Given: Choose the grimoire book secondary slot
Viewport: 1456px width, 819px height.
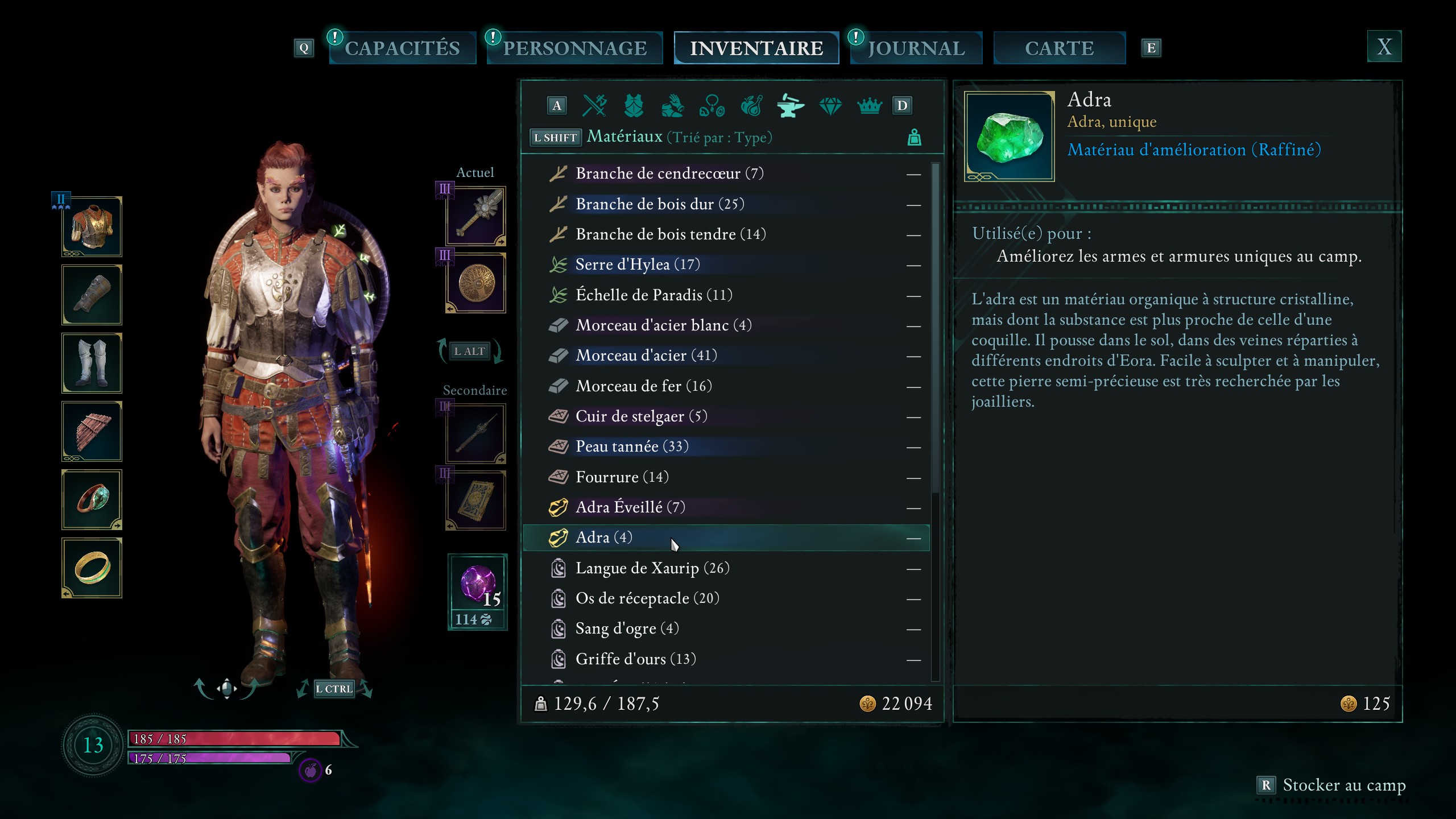Looking at the screenshot, I should tap(476, 501).
